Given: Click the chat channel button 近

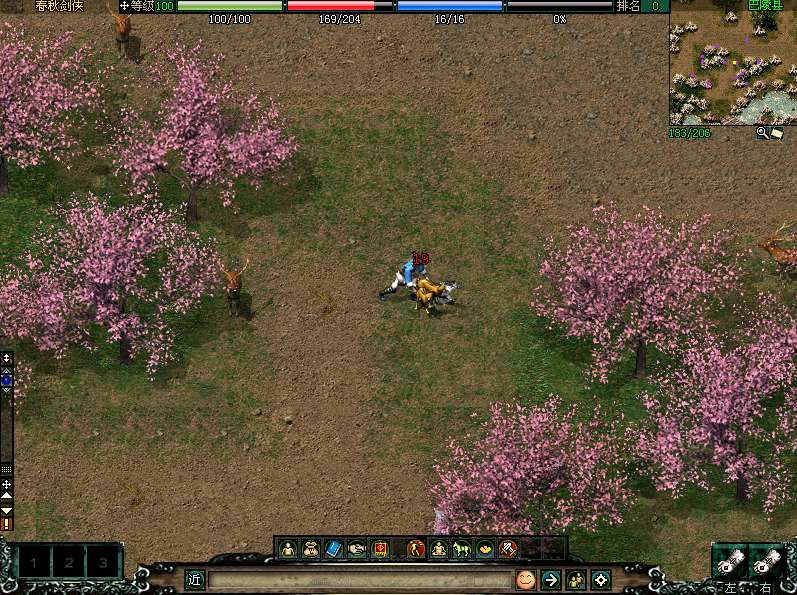Looking at the screenshot, I should coord(195,579).
